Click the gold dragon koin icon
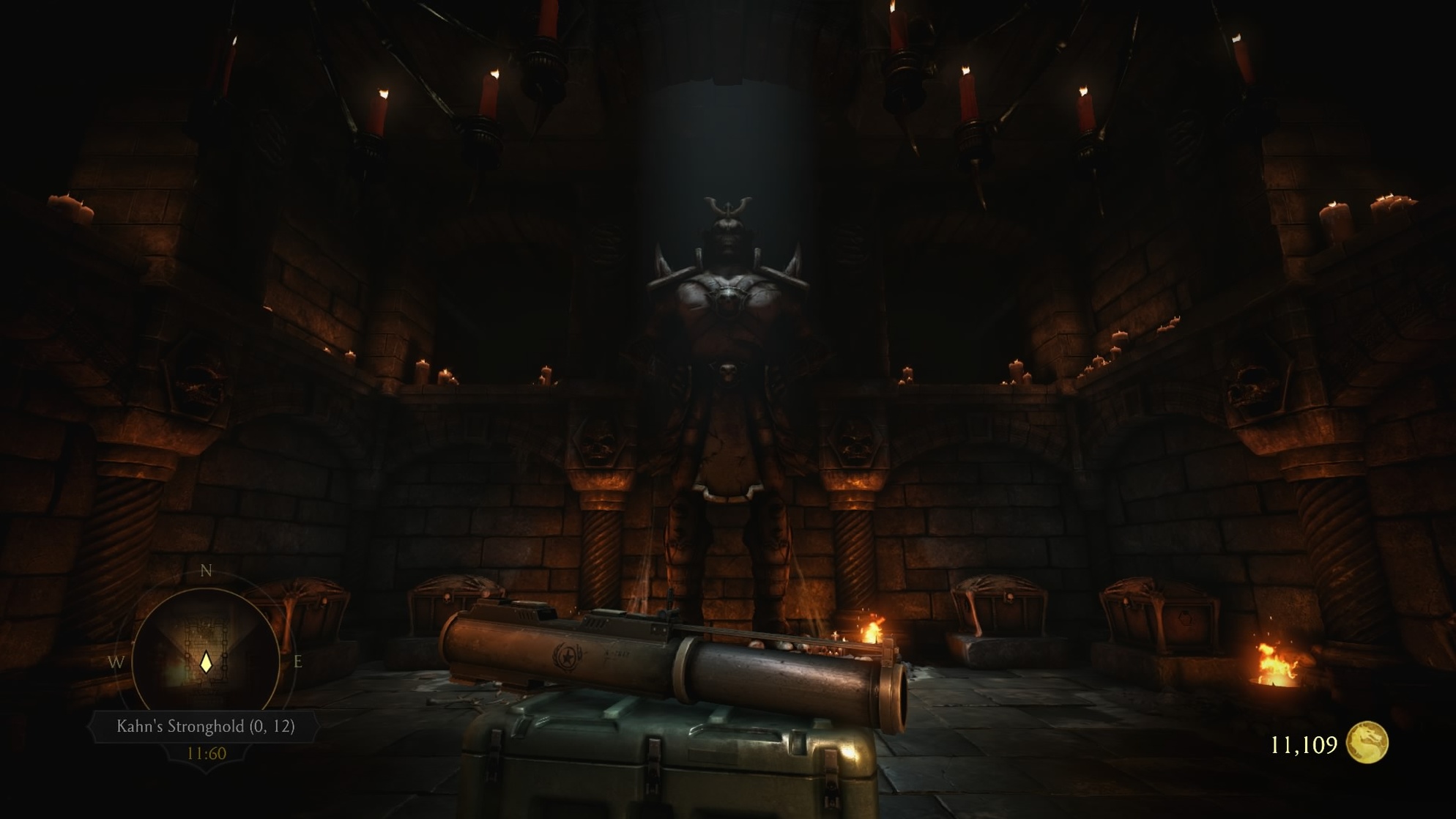The image size is (1456, 819). coord(1367,744)
